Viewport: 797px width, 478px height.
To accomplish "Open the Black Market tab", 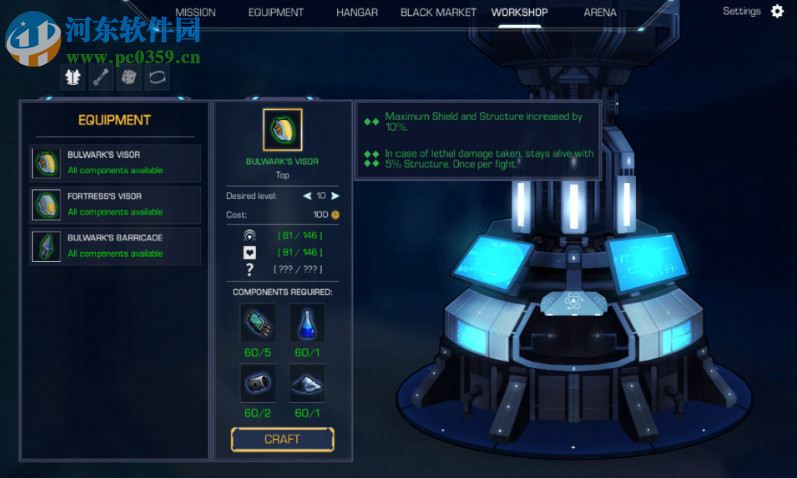I will pyautogui.click(x=438, y=13).
